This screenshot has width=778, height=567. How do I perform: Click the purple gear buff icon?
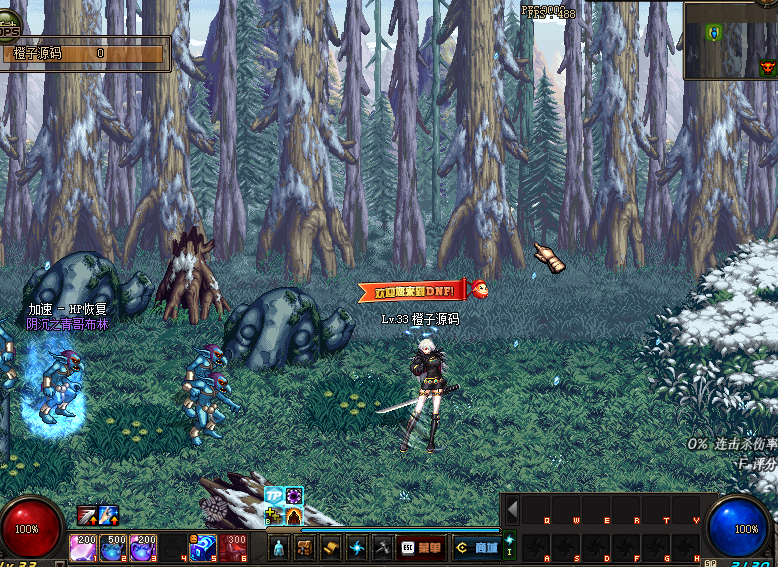click(294, 496)
